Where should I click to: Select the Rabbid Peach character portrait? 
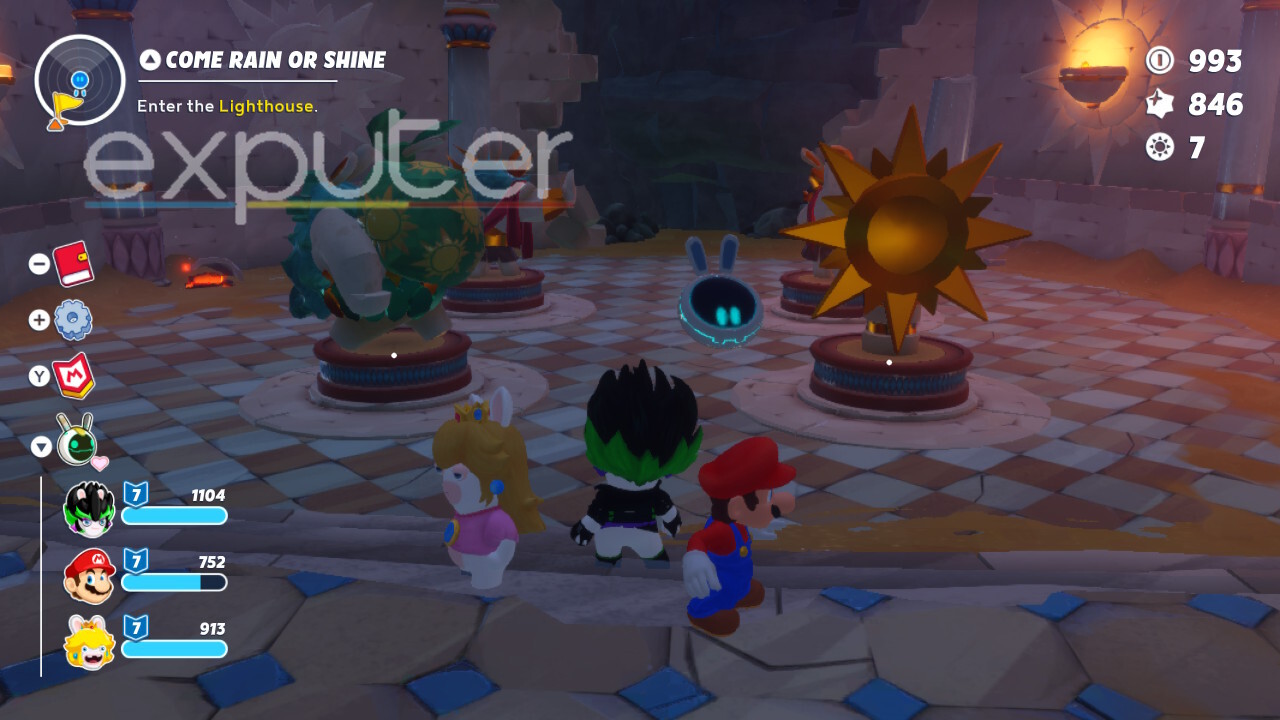pyautogui.click(x=89, y=642)
